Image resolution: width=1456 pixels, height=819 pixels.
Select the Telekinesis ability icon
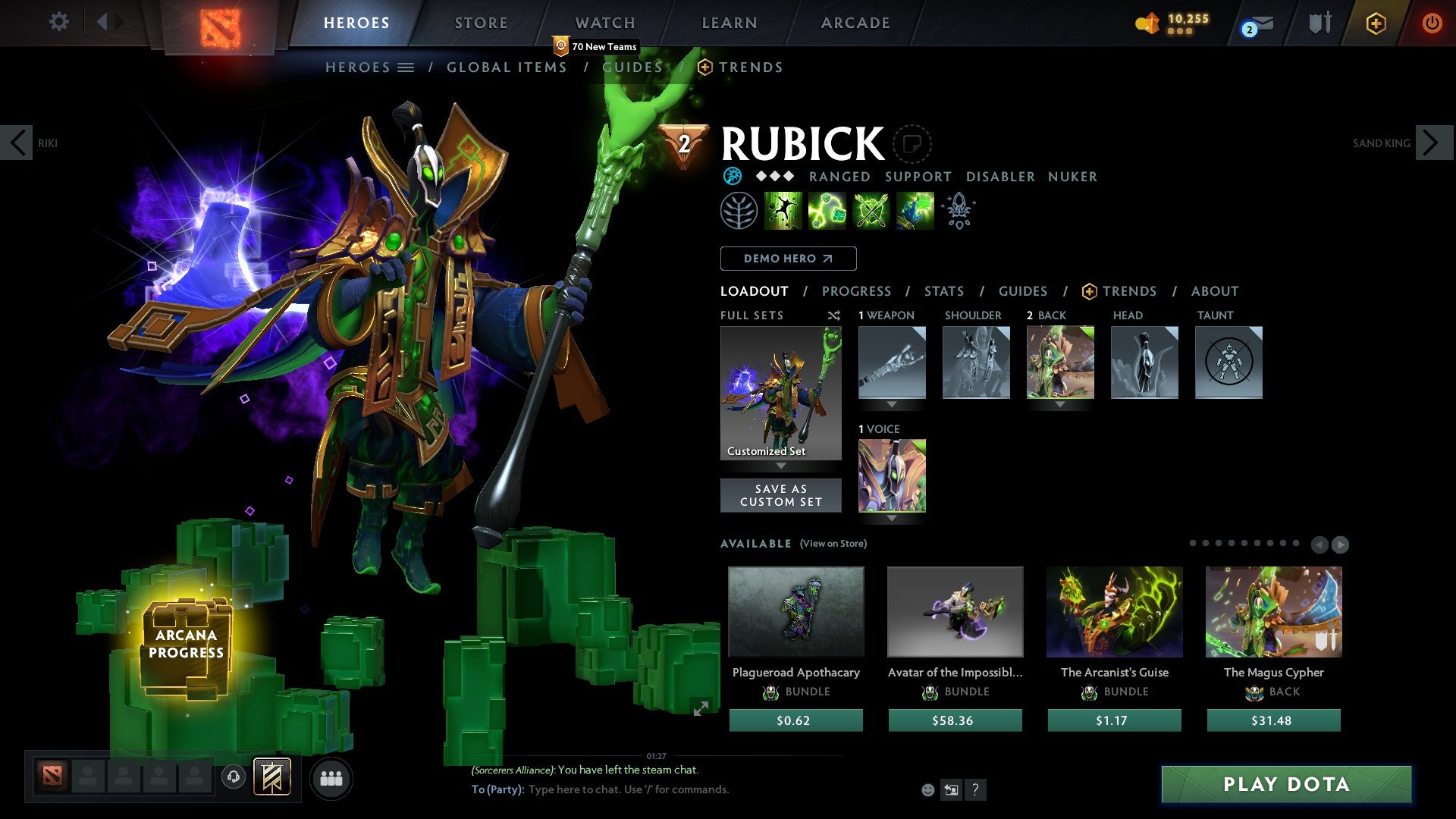pyautogui.click(x=783, y=210)
